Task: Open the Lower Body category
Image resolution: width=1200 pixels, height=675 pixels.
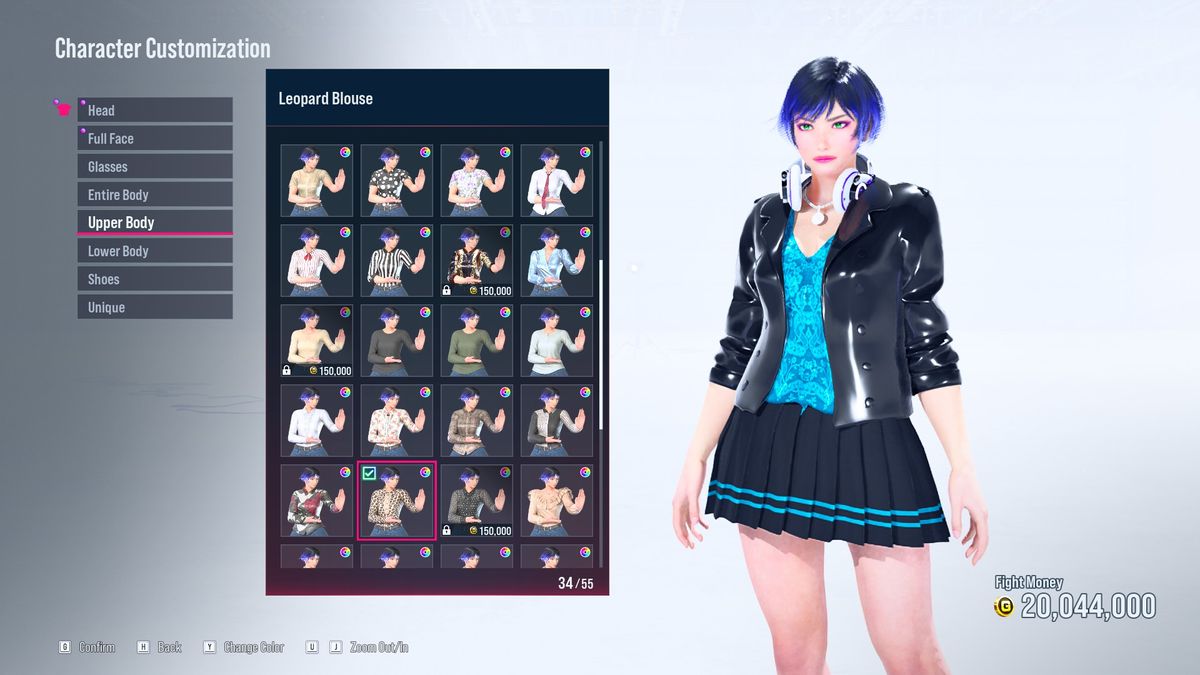Action: point(155,251)
